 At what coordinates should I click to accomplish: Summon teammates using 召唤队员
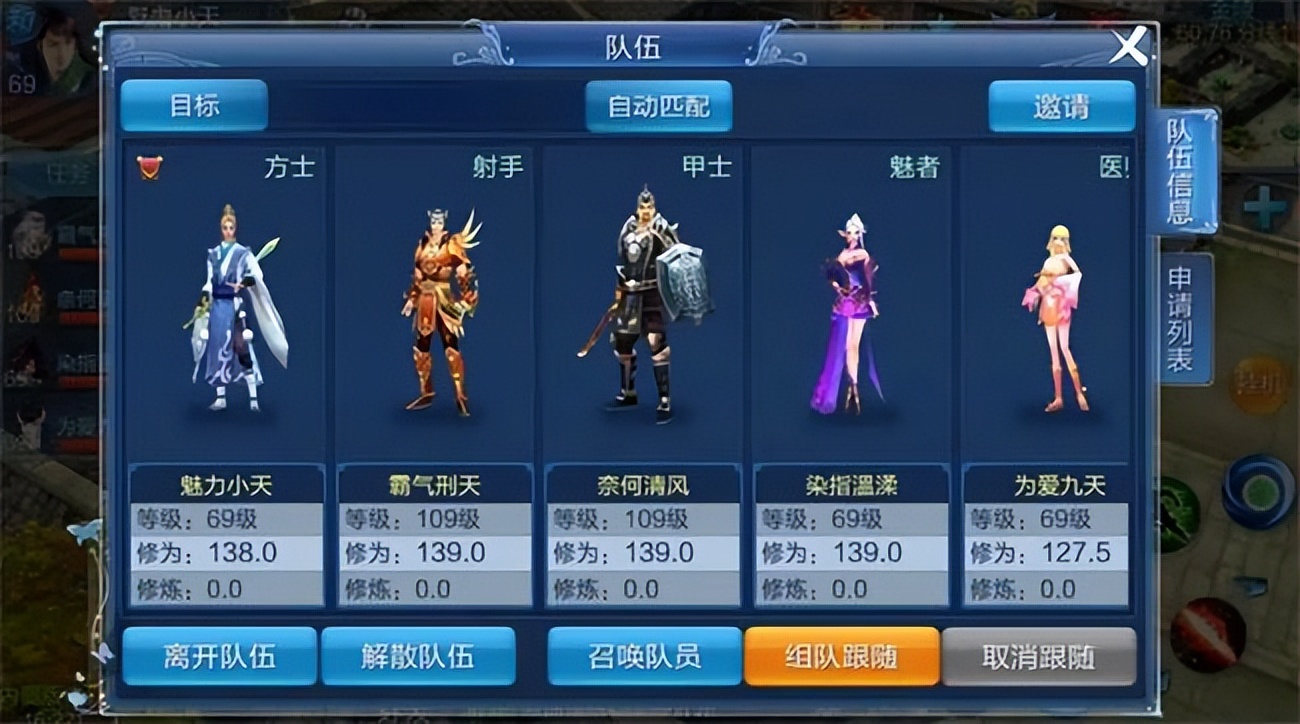[643, 654]
